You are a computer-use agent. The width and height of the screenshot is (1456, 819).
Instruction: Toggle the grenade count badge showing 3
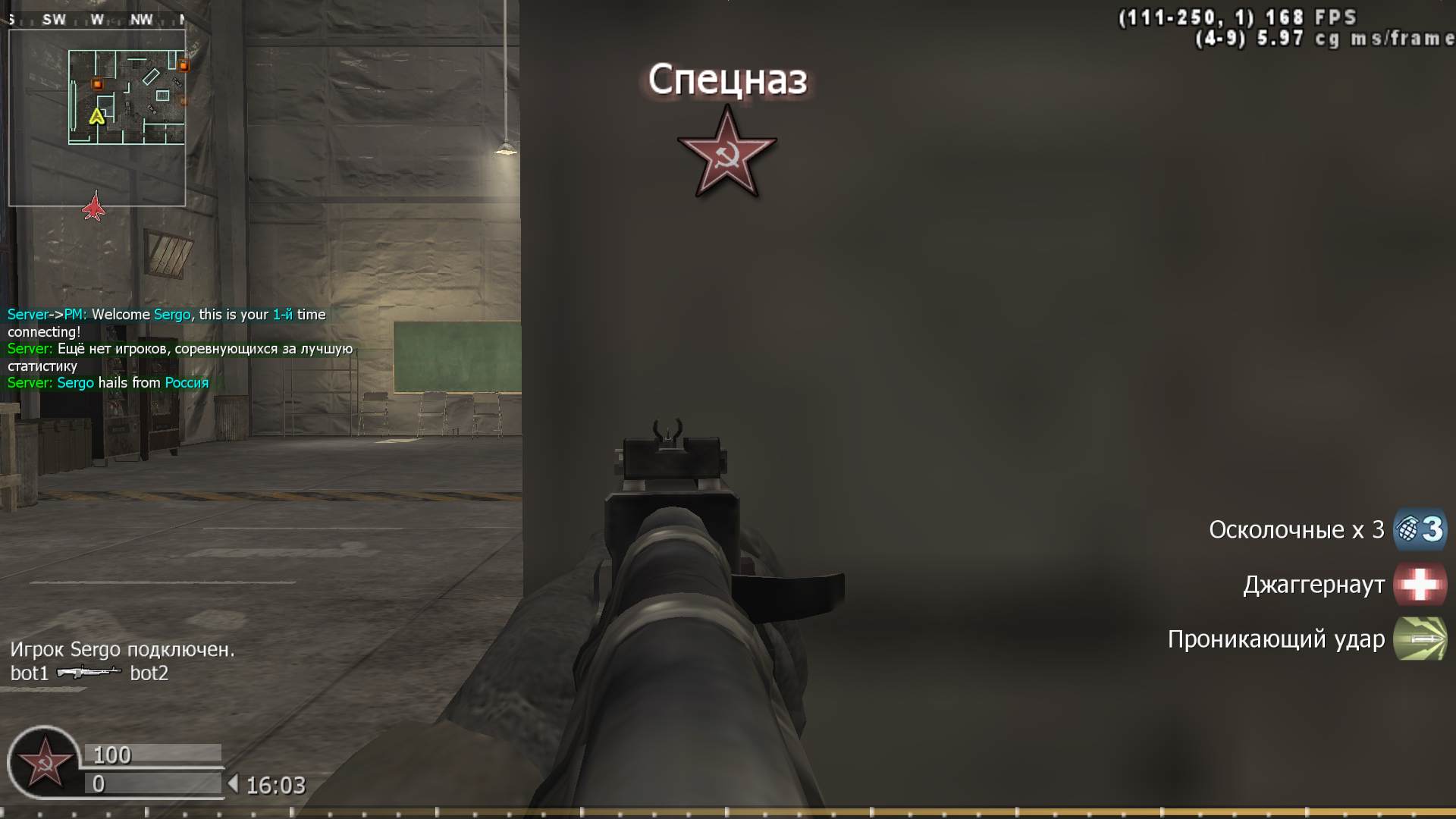pos(1433,530)
